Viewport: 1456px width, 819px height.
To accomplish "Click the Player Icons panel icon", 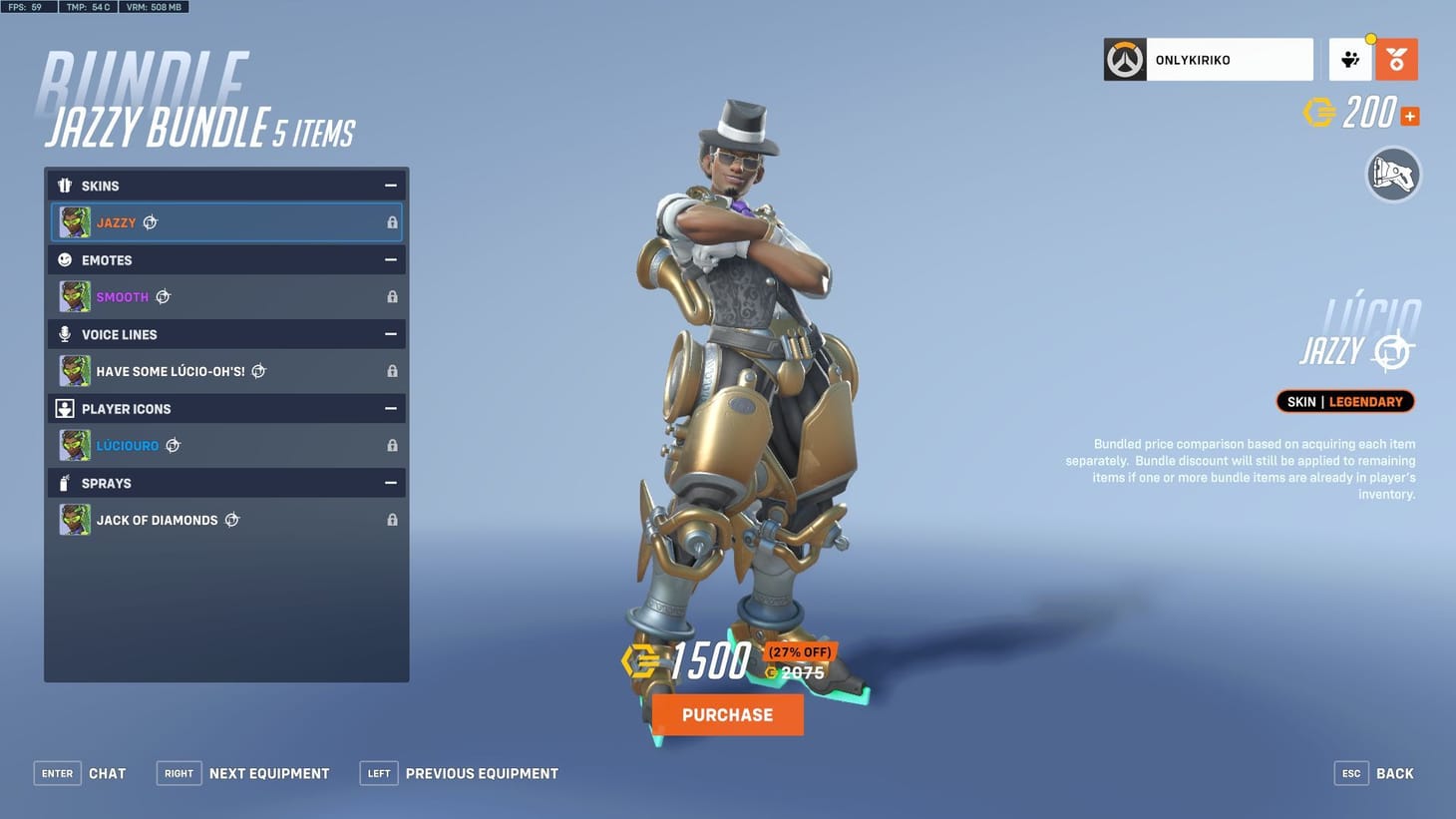I will 66,408.
